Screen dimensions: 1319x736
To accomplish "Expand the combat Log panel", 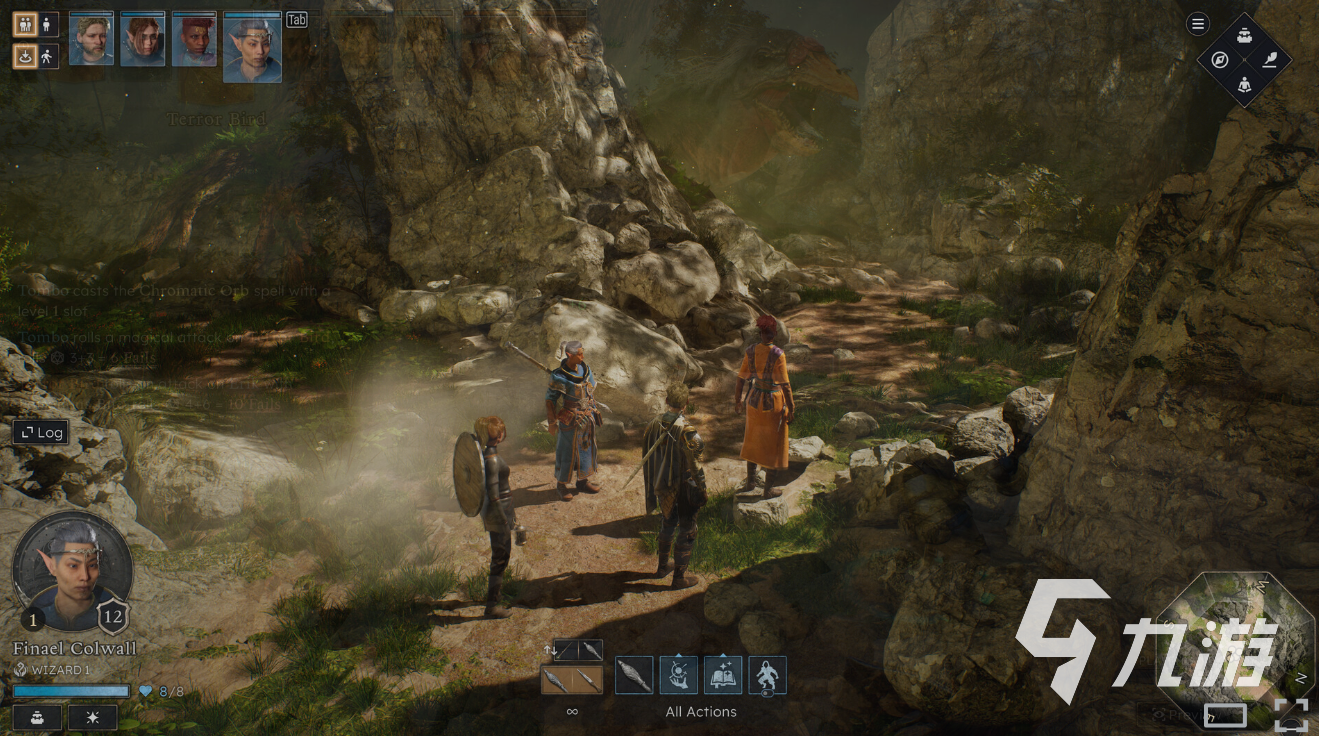I will 41,433.
